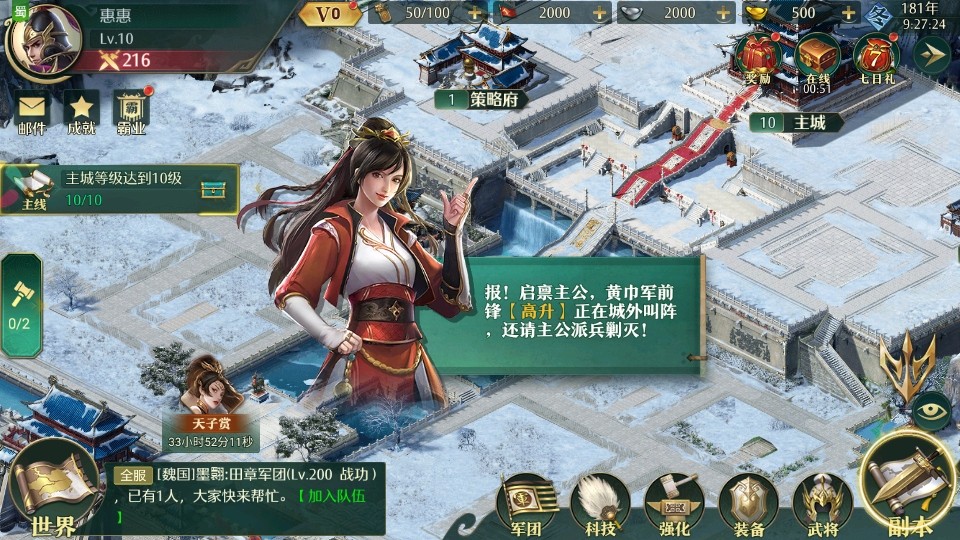The width and height of the screenshot is (960, 540).
Task: Claim the 奖励 reward gift
Action: click(757, 55)
